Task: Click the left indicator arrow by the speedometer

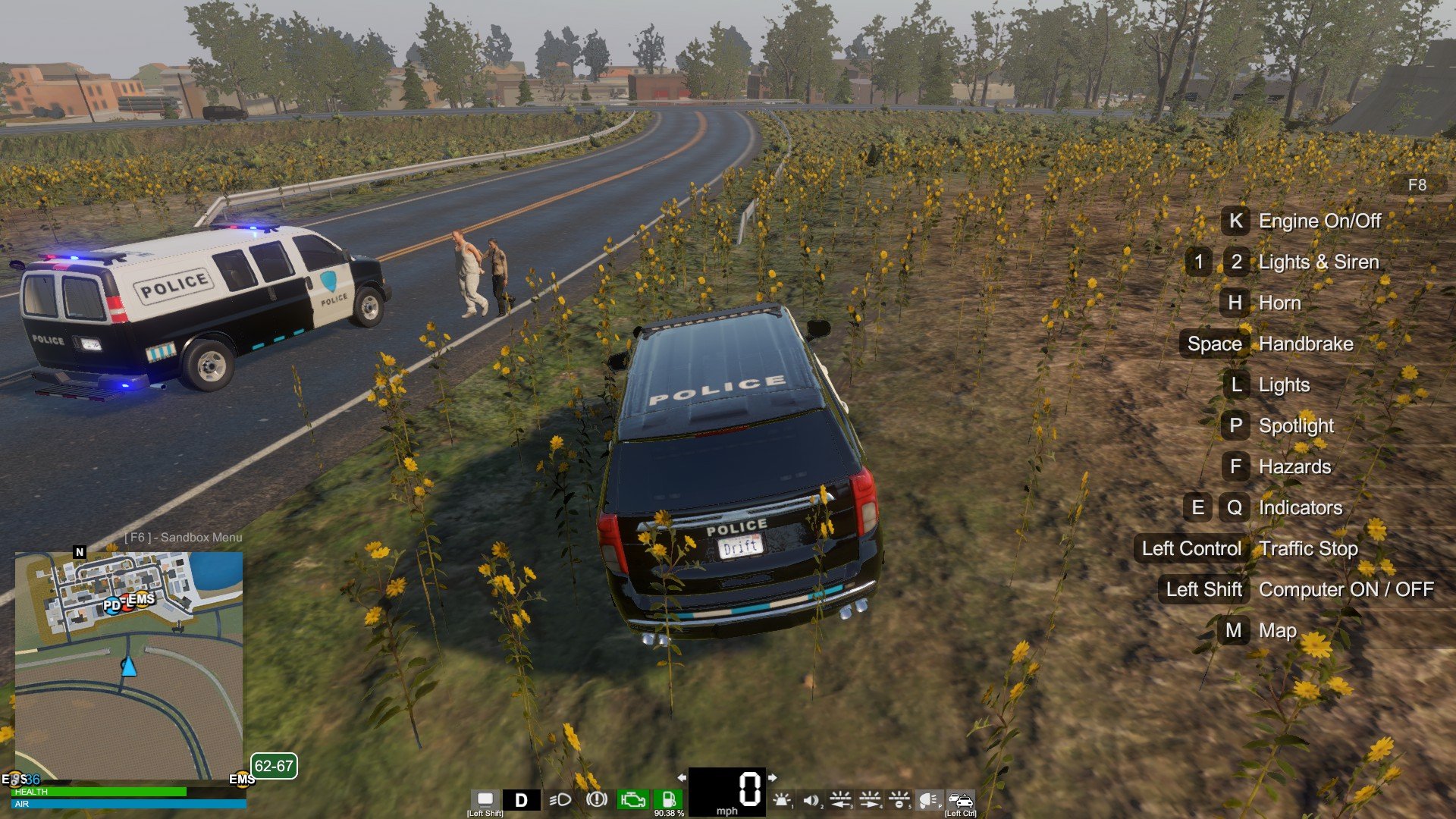Action: tap(682, 777)
